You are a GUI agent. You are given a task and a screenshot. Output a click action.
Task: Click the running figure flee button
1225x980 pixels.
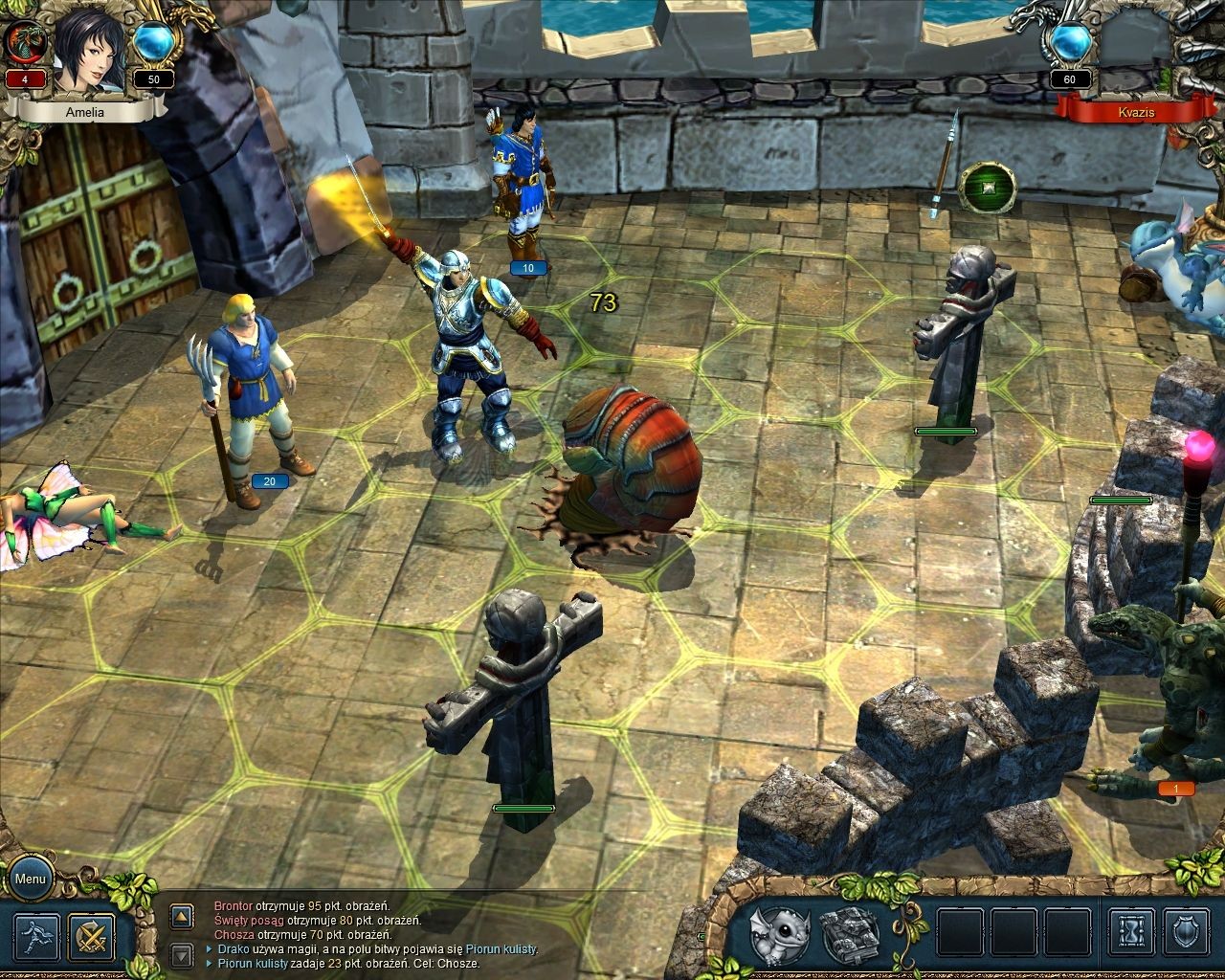point(36,938)
